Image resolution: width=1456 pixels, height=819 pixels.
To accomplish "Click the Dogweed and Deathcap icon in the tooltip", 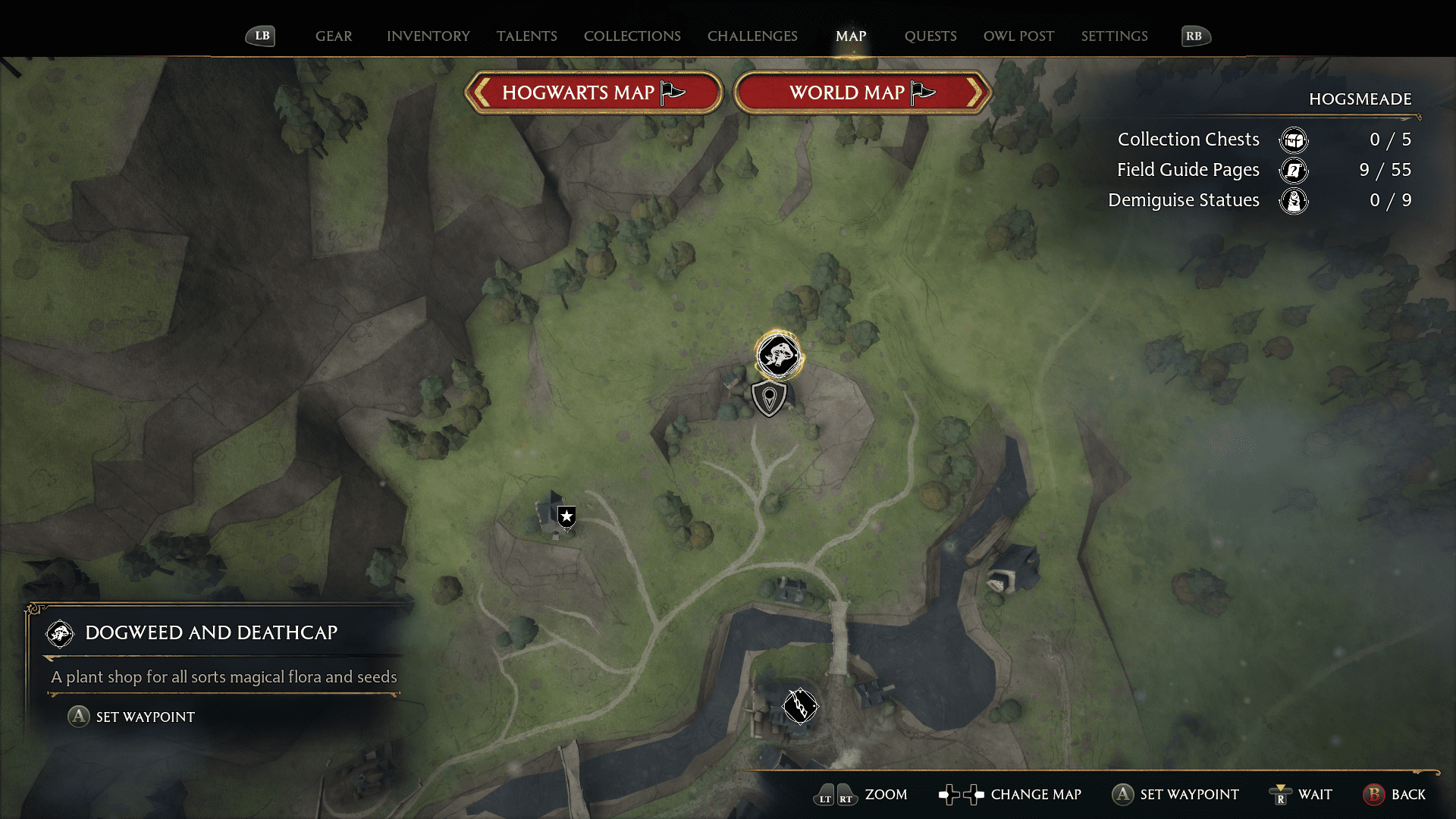I will (x=60, y=634).
